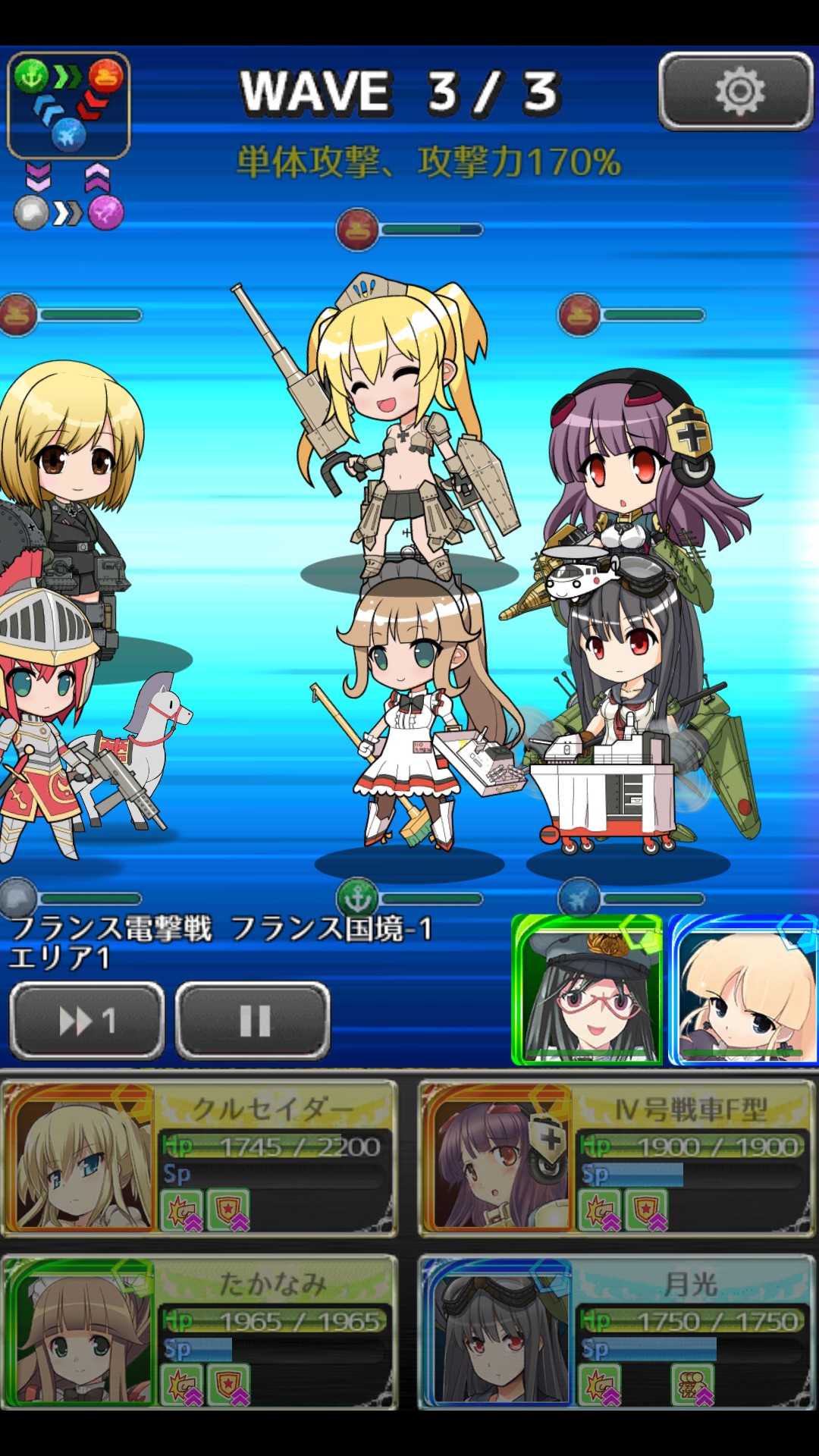Toggle the fast-forward speed button

pyautogui.click(x=87, y=1021)
